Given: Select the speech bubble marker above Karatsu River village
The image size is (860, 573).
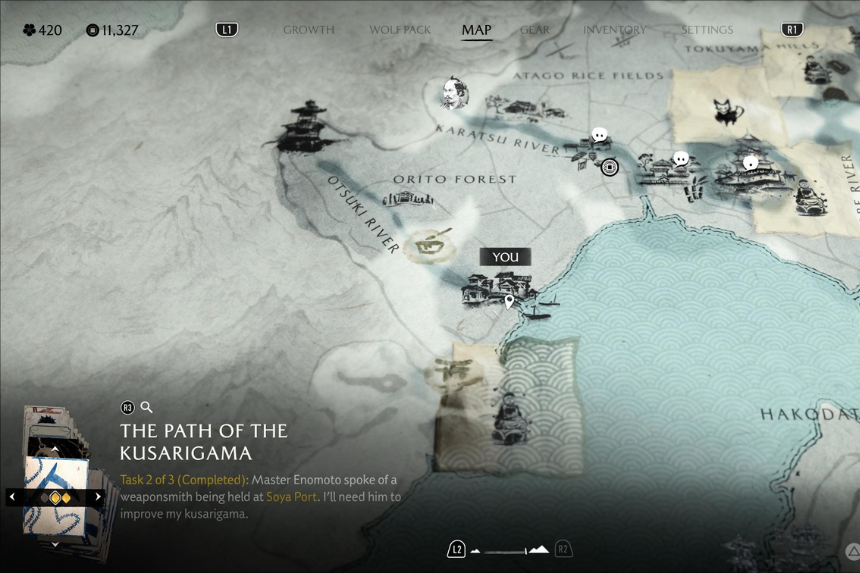Looking at the screenshot, I should point(599,135).
